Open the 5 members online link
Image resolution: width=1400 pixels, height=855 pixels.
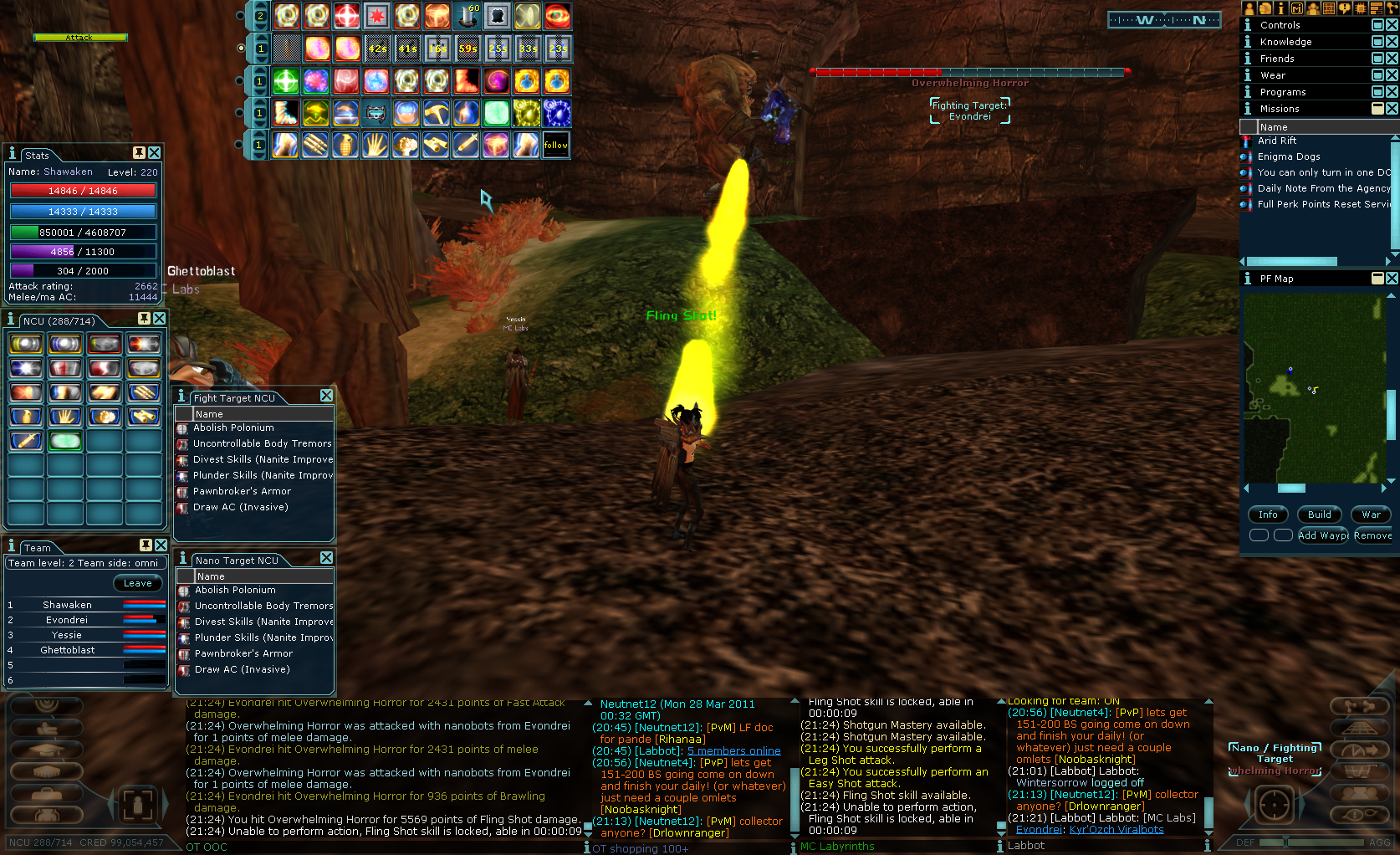[x=733, y=751]
